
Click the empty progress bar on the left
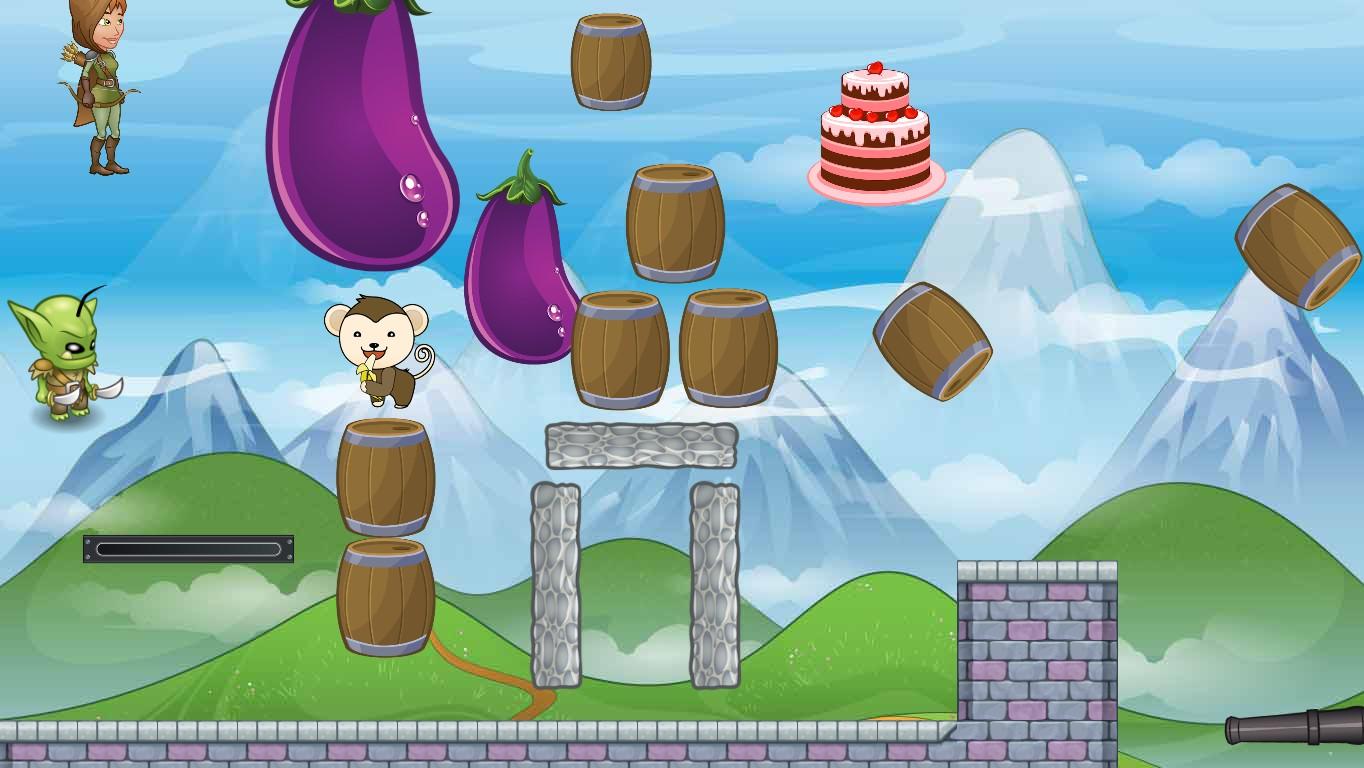click(x=188, y=548)
